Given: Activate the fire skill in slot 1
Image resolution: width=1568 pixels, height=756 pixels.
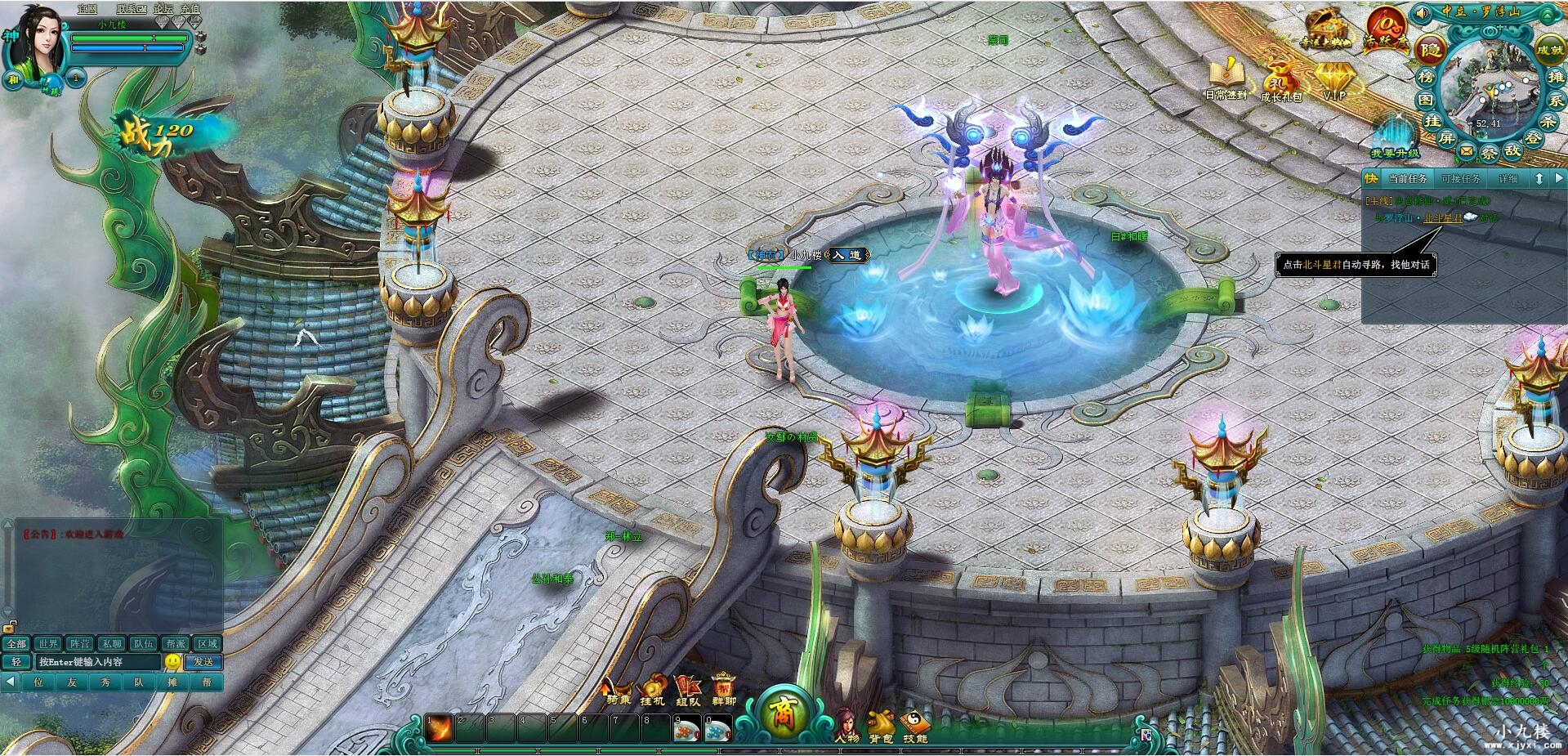Looking at the screenshot, I should (439, 728).
